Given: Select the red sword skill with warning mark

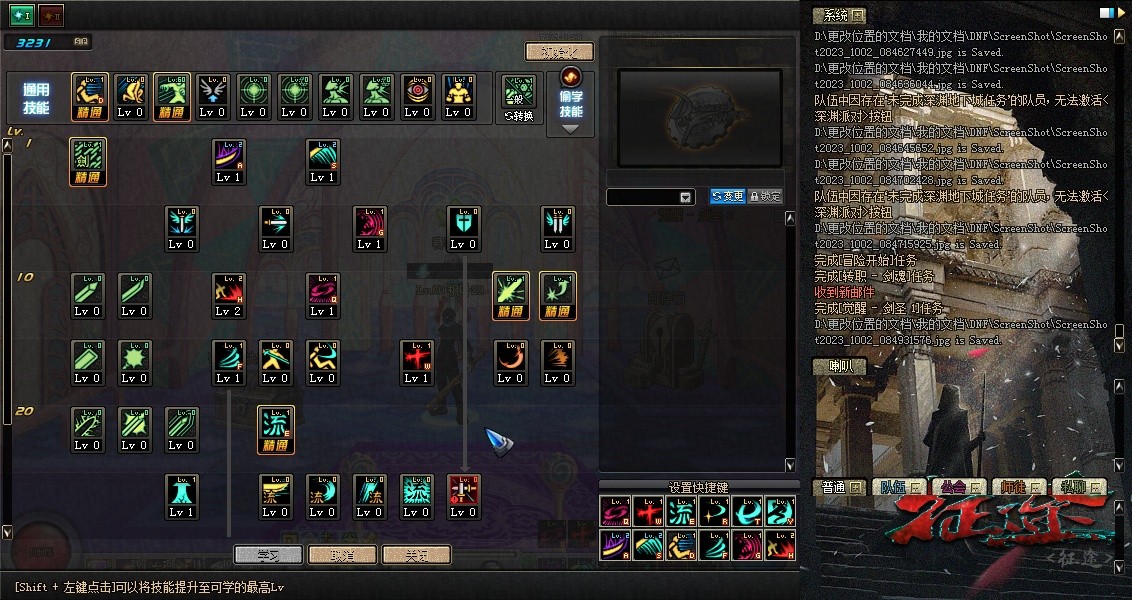Looking at the screenshot, I should coord(463,496).
